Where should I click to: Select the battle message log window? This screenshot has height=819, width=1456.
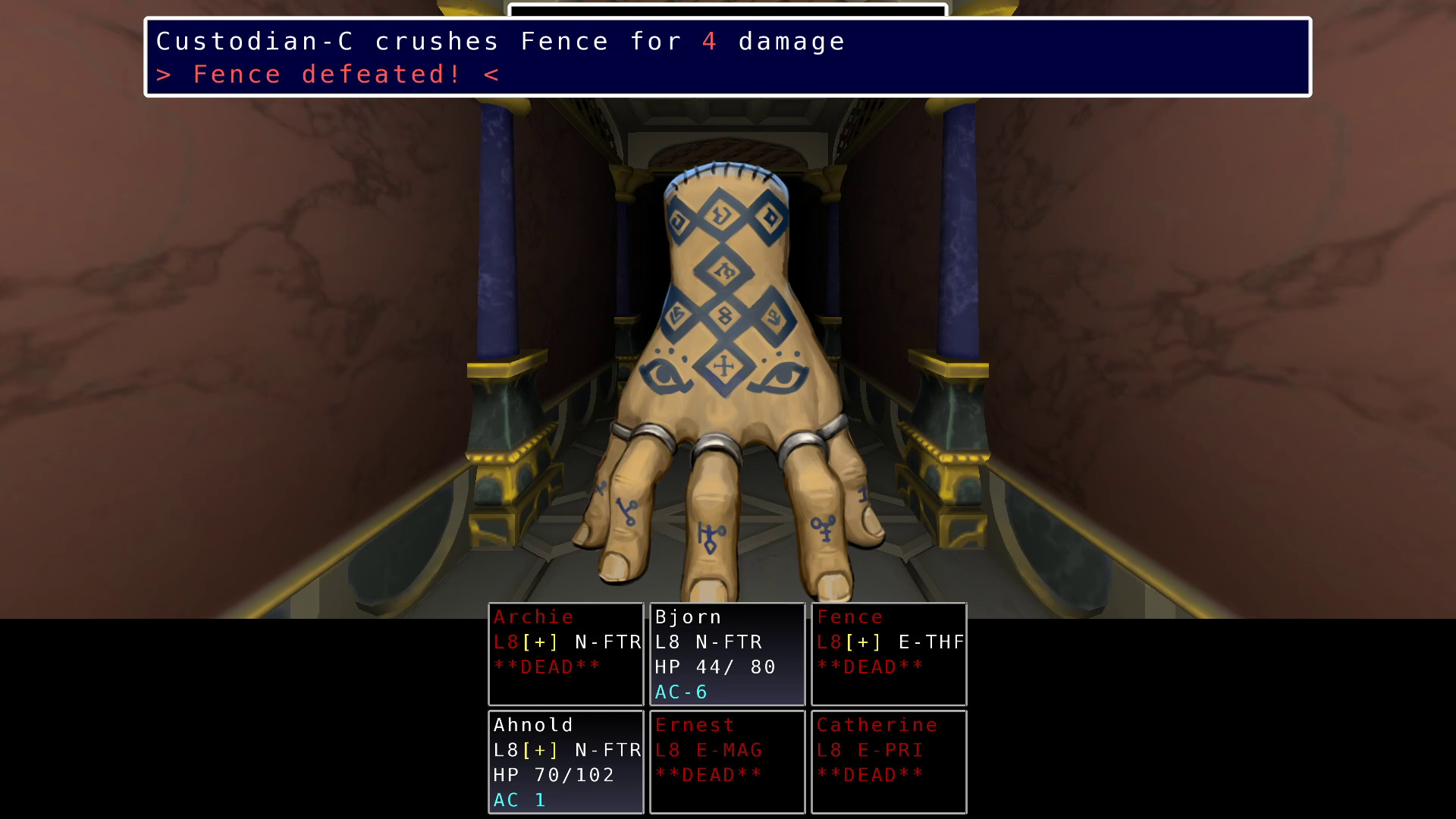(x=726, y=58)
